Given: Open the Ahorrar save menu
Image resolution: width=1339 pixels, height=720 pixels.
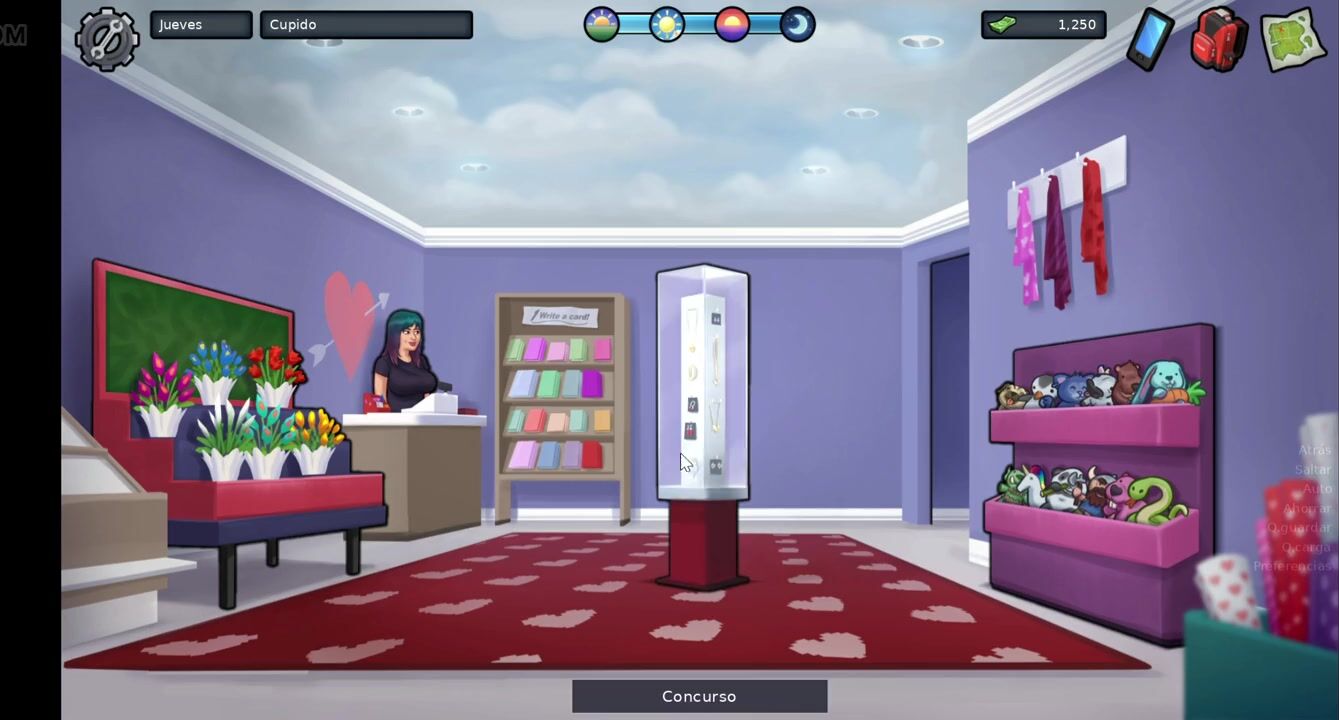Looking at the screenshot, I should [1306, 508].
